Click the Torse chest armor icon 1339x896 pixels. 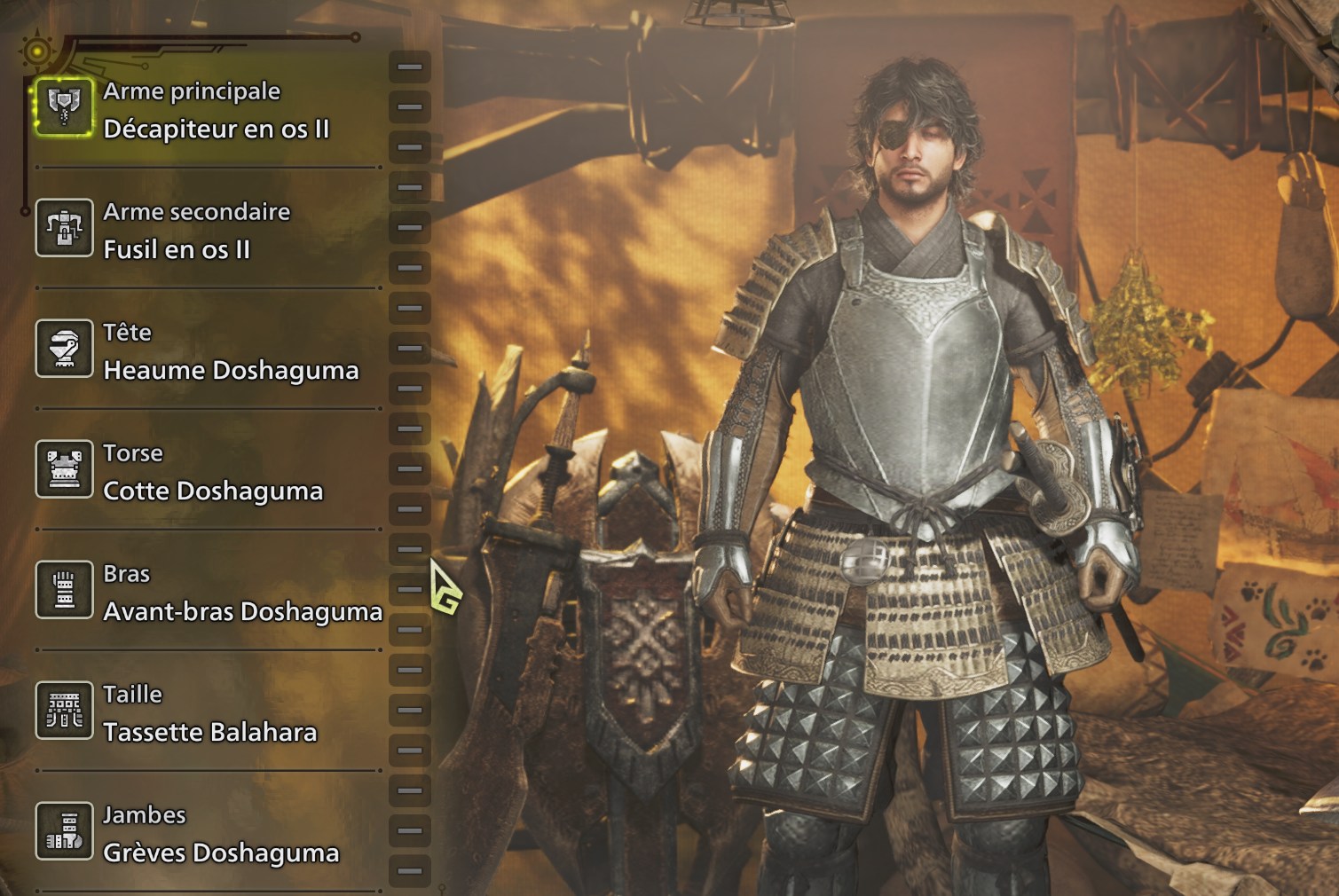pos(62,469)
